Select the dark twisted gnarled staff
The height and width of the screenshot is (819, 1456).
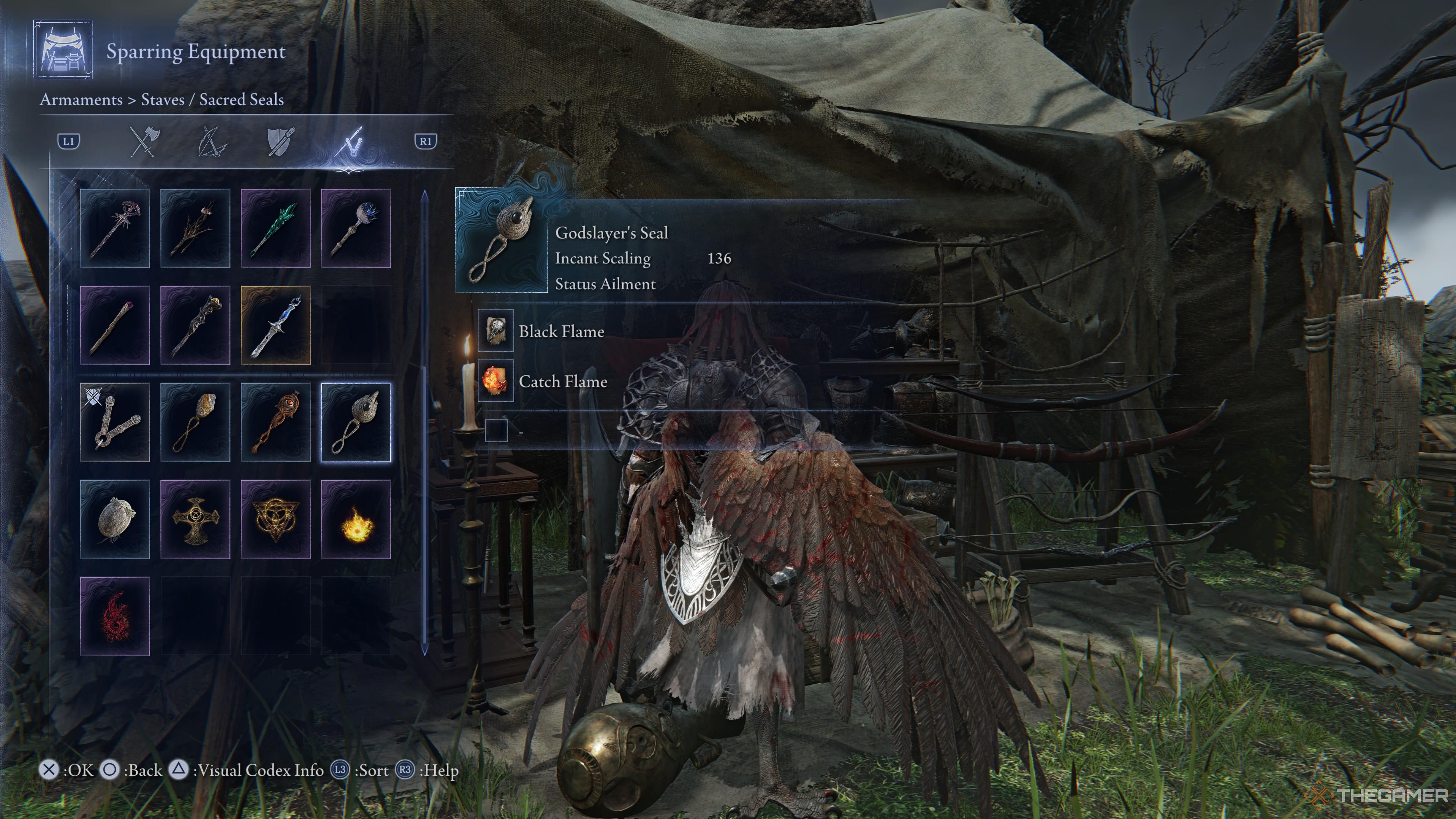(x=196, y=325)
